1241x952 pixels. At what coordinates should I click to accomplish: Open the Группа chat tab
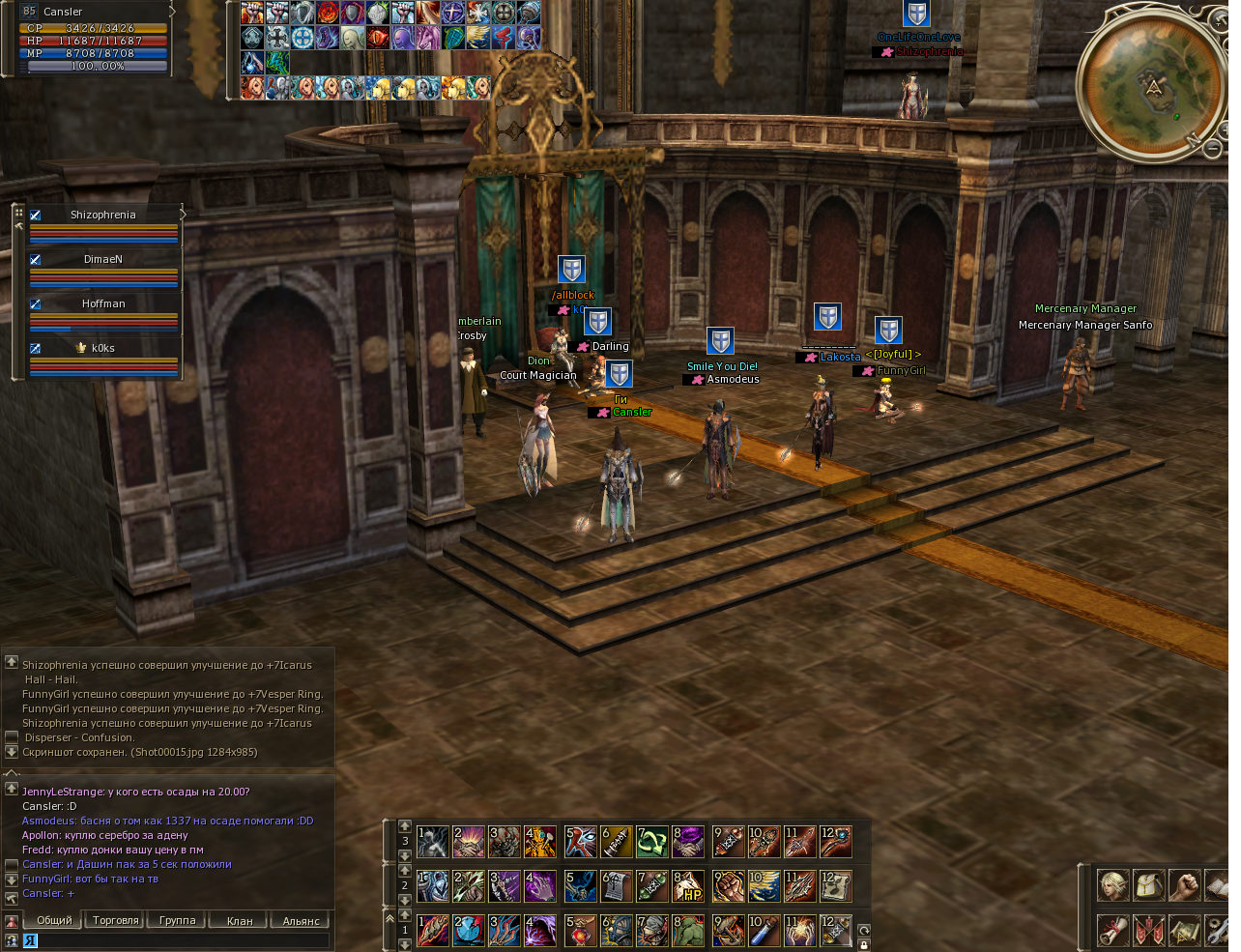(178, 920)
